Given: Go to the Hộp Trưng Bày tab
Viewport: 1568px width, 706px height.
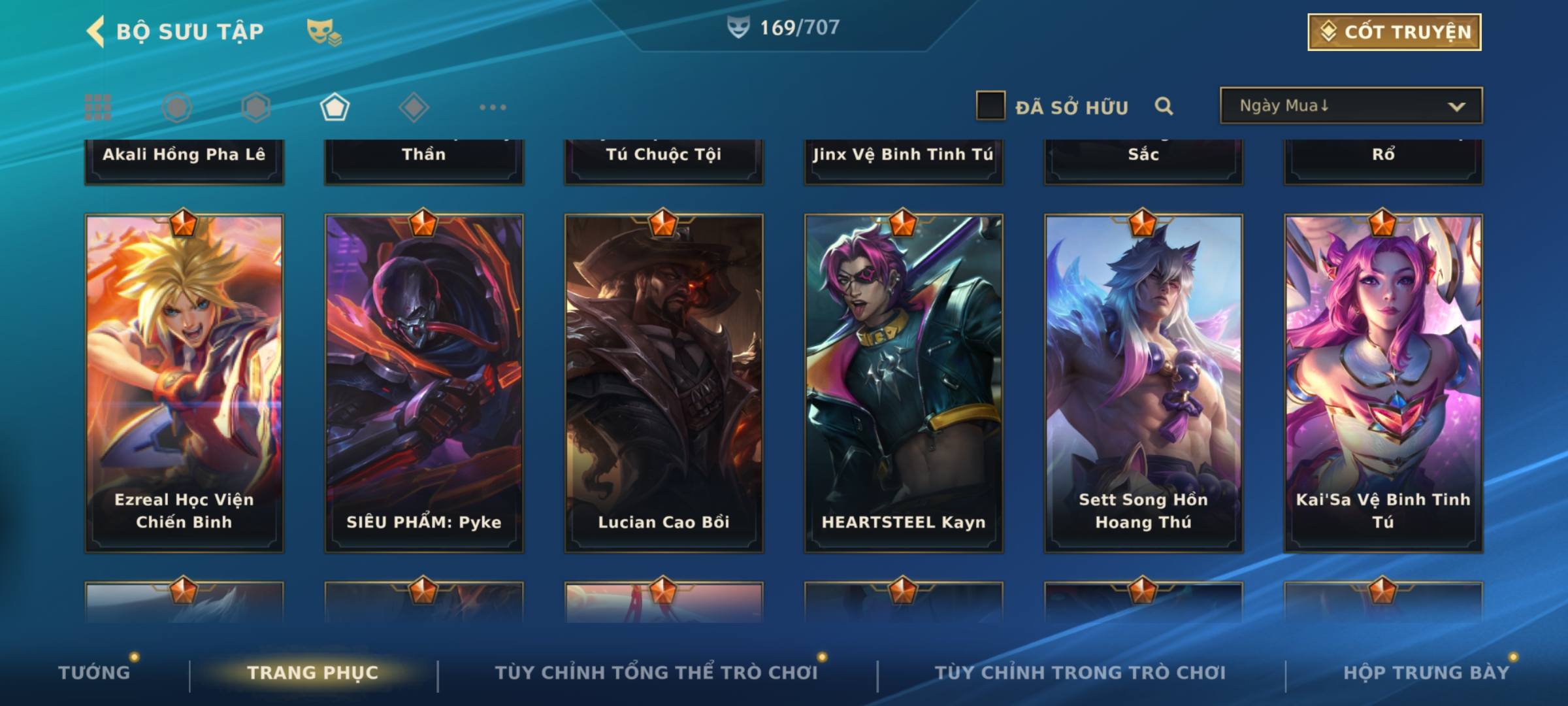Looking at the screenshot, I should tap(1426, 673).
